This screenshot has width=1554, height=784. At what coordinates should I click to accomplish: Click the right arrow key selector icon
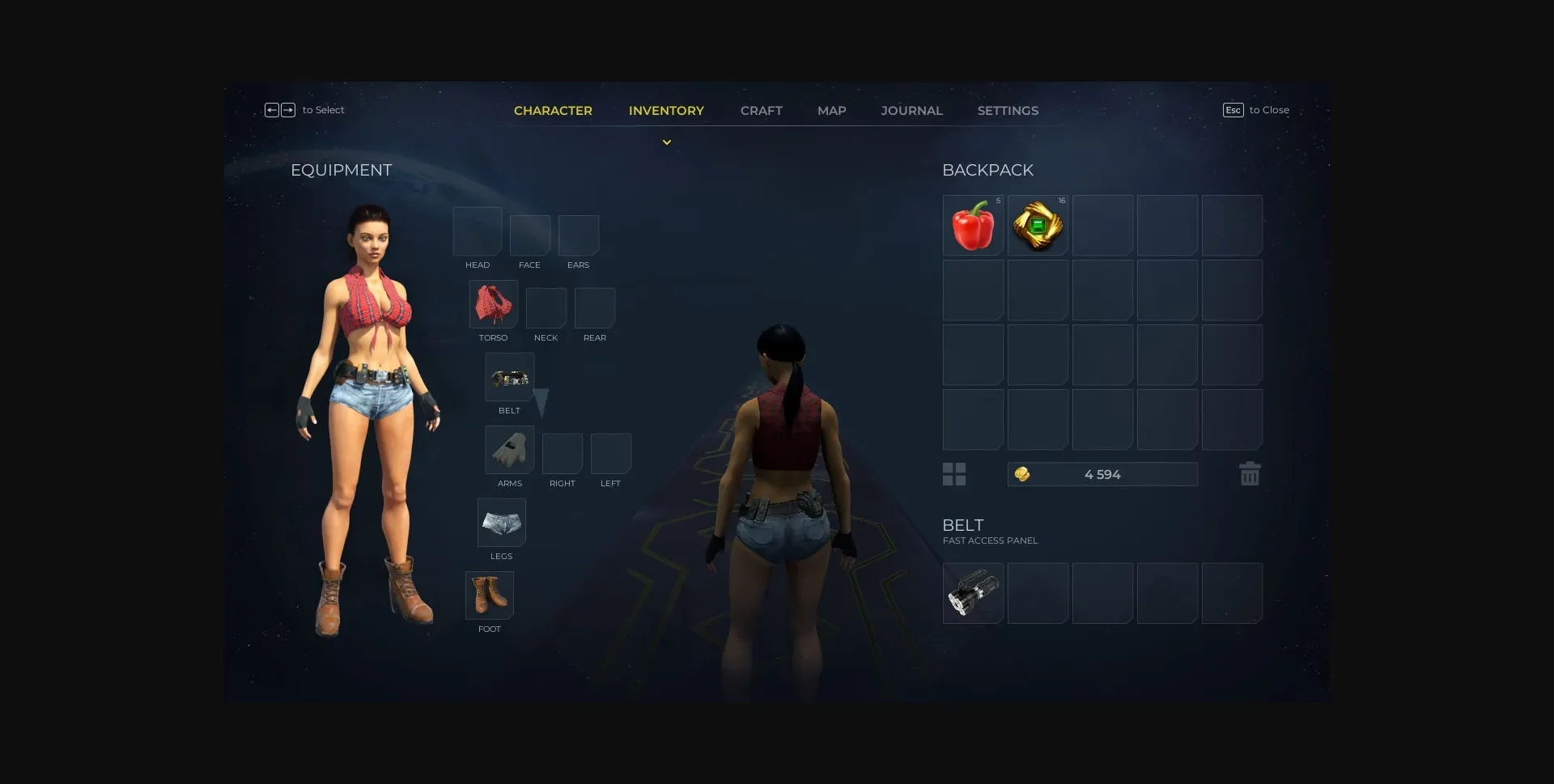pyautogui.click(x=289, y=109)
